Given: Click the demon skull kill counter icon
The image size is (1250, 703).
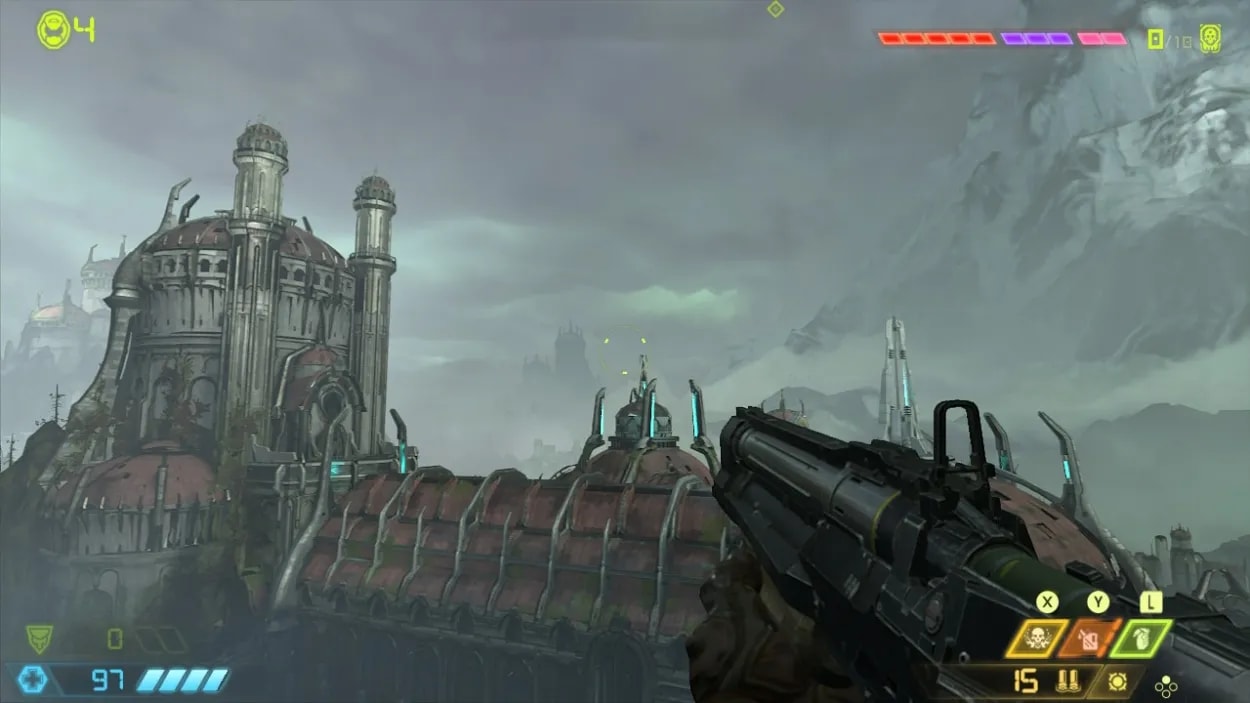Looking at the screenshot, I should (1210, 39).
